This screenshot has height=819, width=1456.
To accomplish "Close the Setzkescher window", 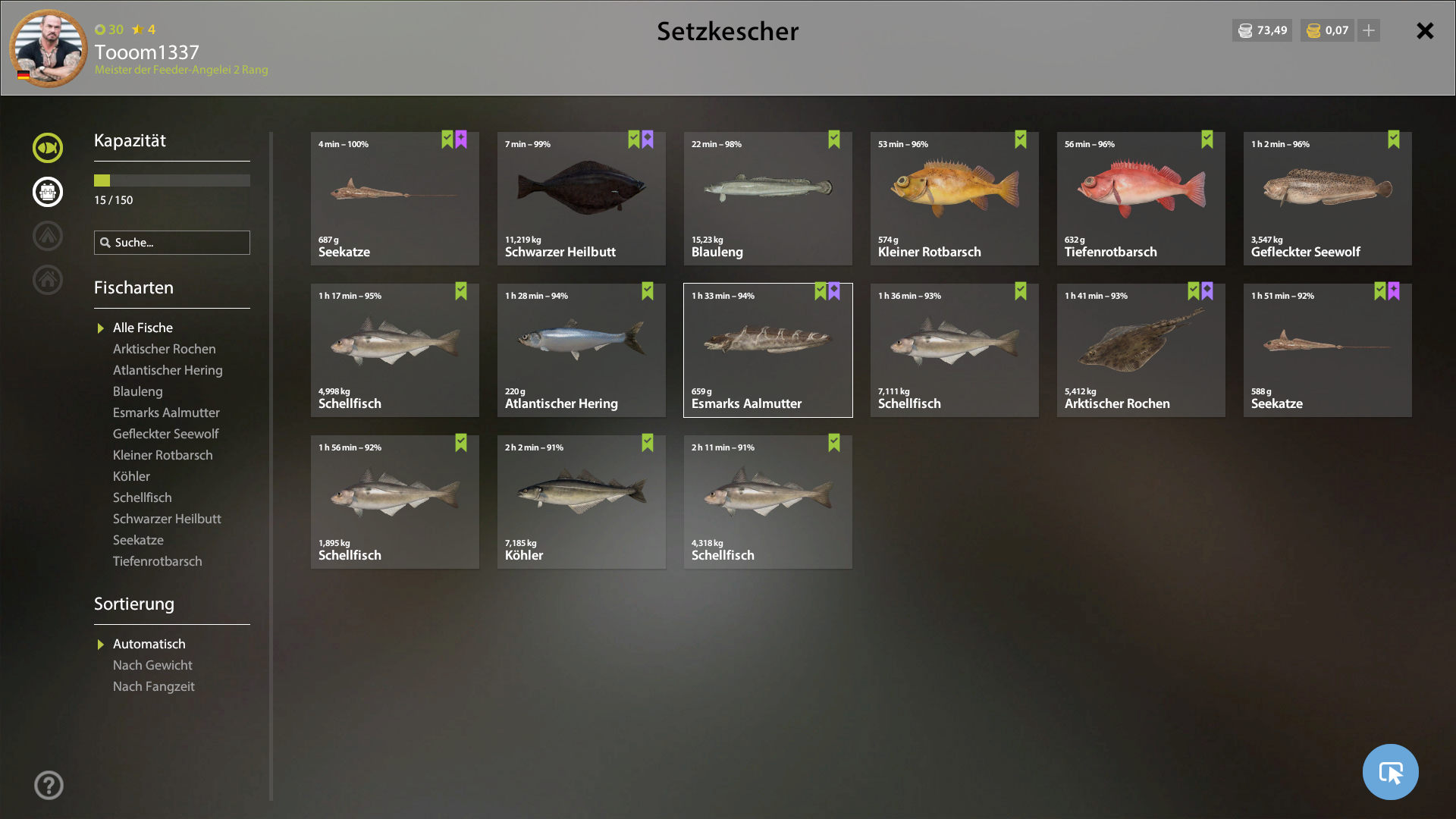I will click(x=1425, y=31).
